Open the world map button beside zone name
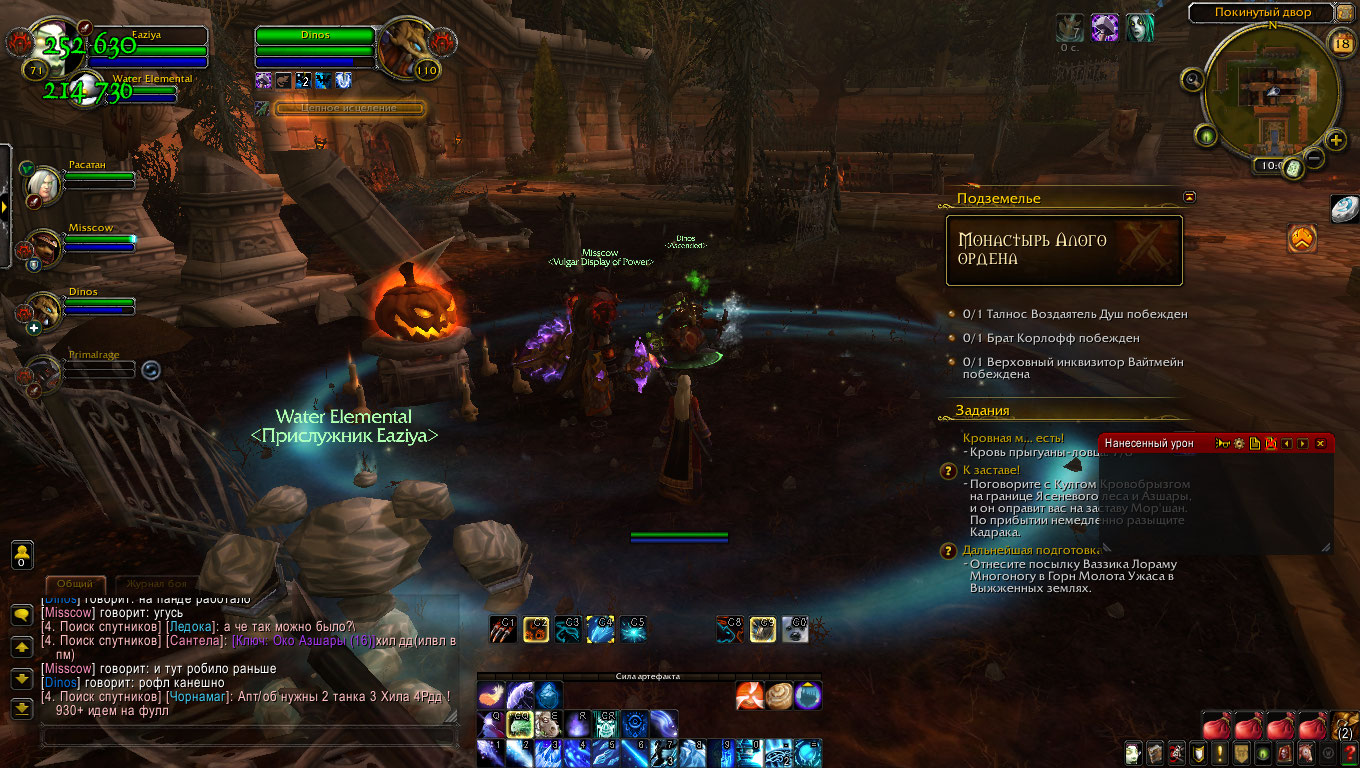This screenshot has height=768, width=1360. 1348,12
